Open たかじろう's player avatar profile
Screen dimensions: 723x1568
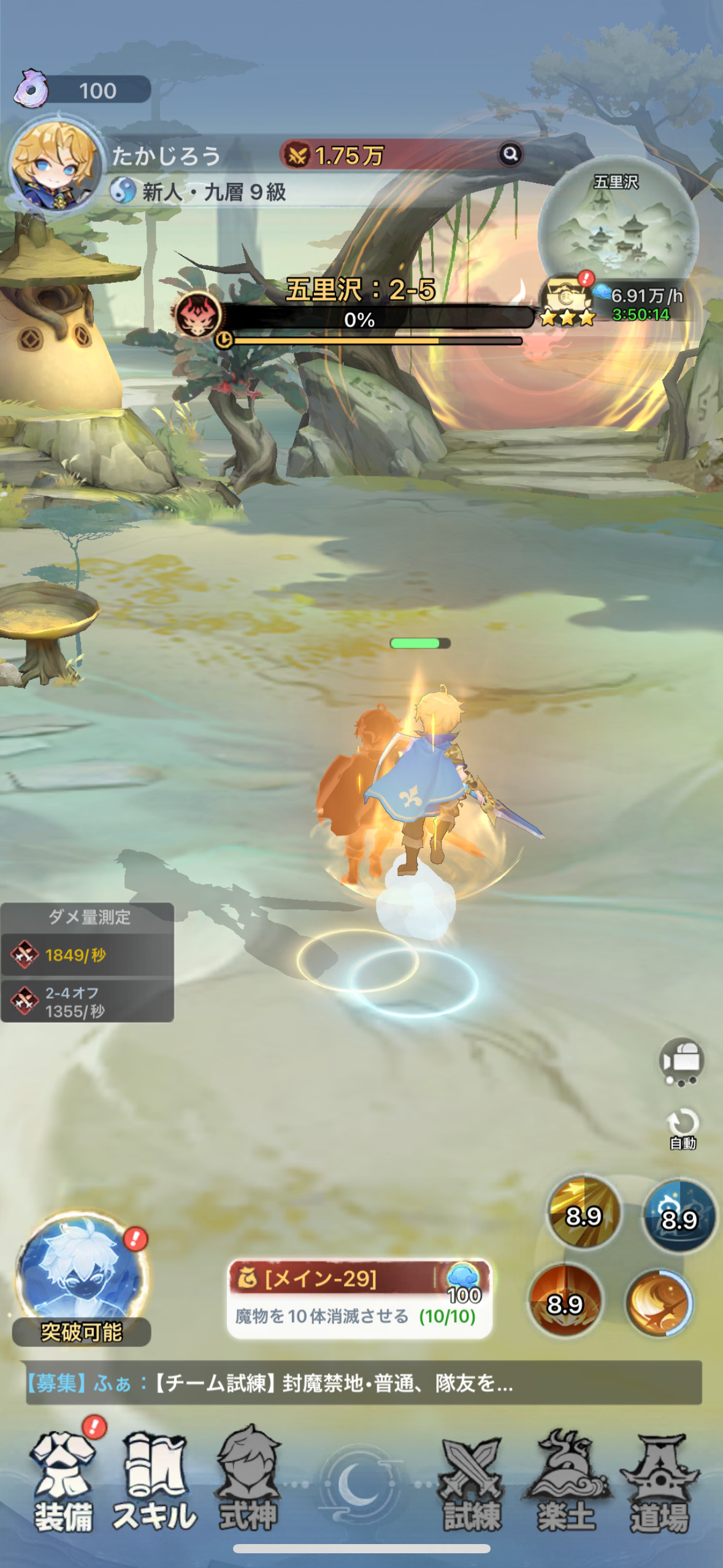coord(55,164)
